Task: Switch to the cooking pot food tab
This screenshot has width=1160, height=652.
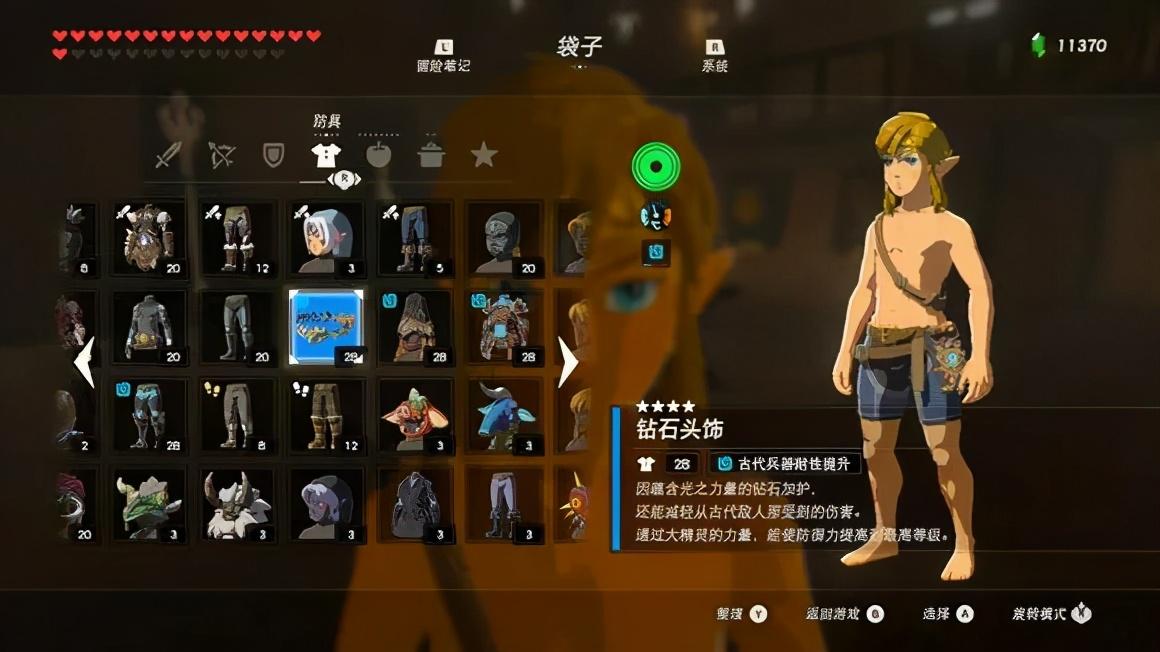Action: [x=432, y=155]
